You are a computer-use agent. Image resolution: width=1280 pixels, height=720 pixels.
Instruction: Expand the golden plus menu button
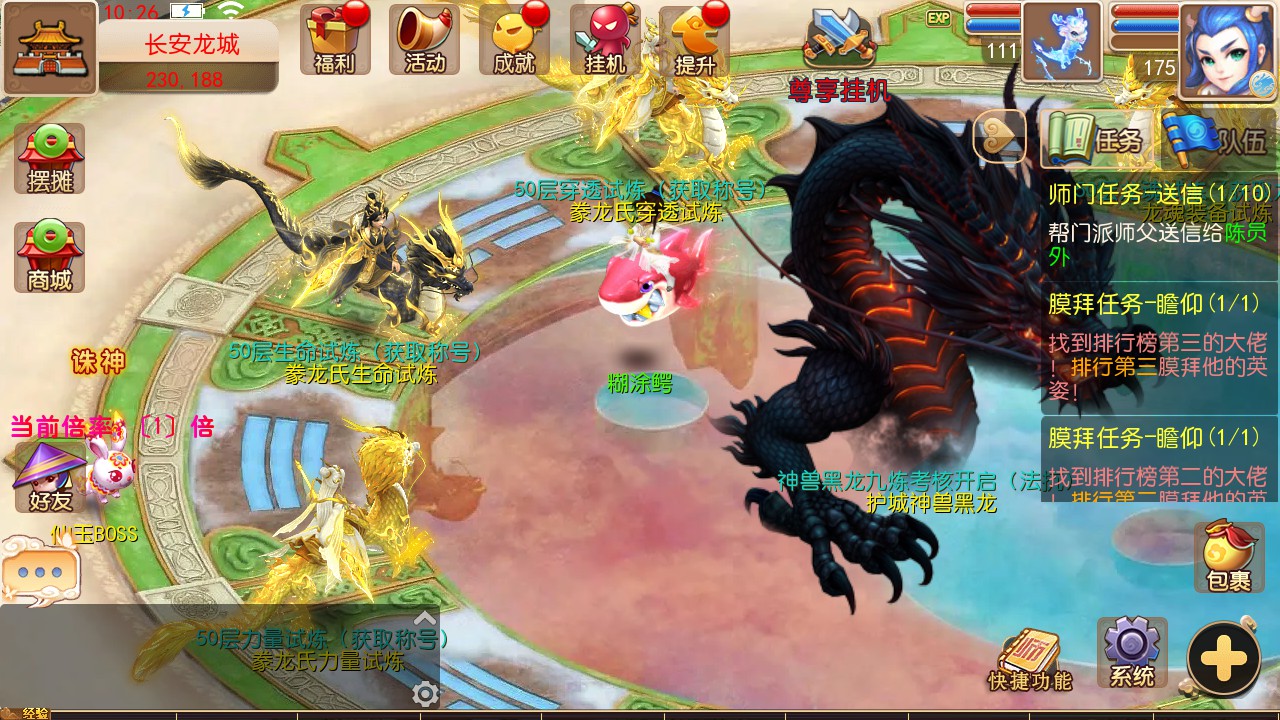pos(1223,659)
